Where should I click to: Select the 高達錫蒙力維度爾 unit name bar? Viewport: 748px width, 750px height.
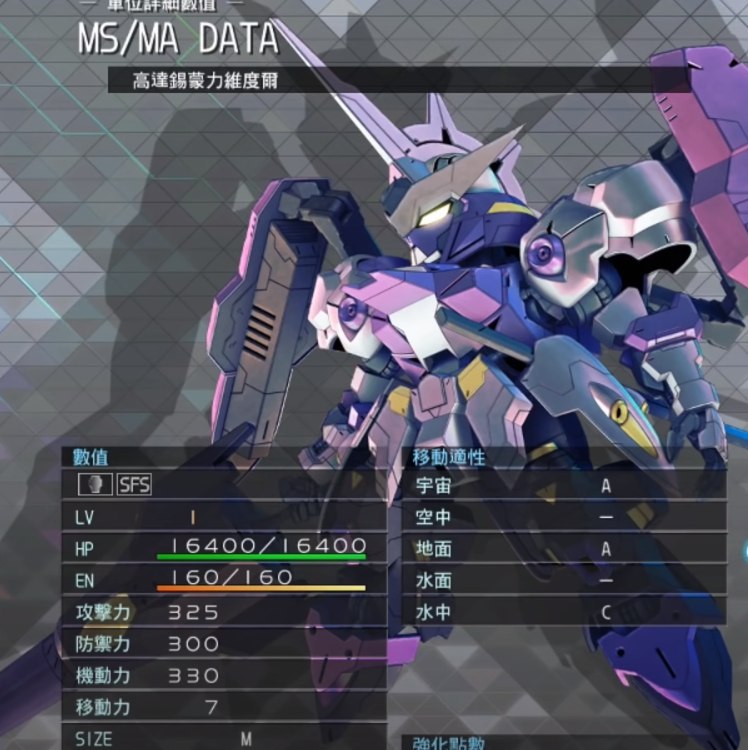[x=300, y=80]
